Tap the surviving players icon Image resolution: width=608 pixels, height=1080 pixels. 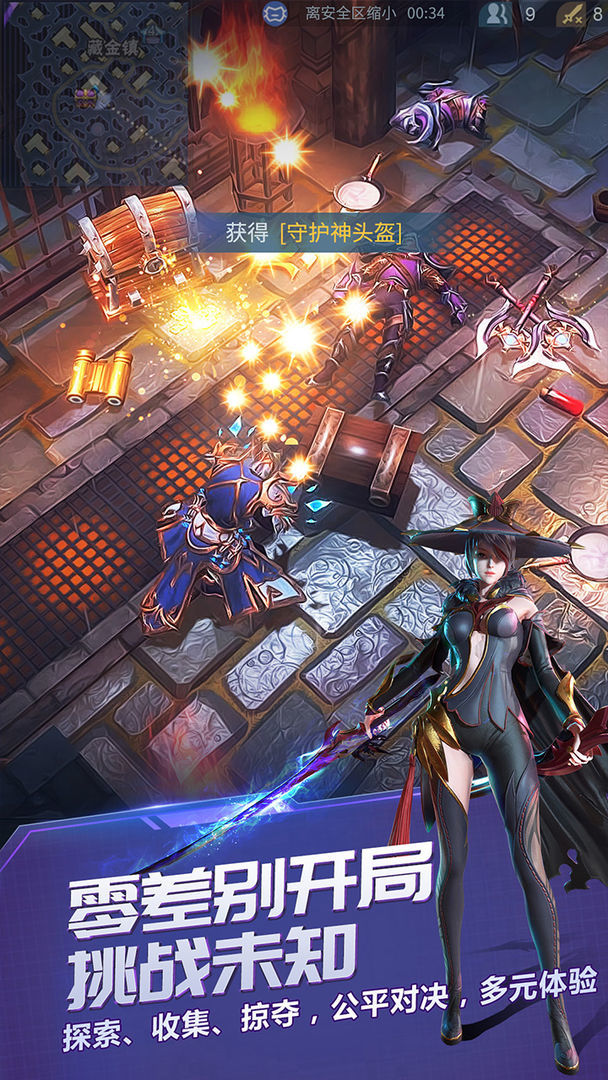(495, 14)
